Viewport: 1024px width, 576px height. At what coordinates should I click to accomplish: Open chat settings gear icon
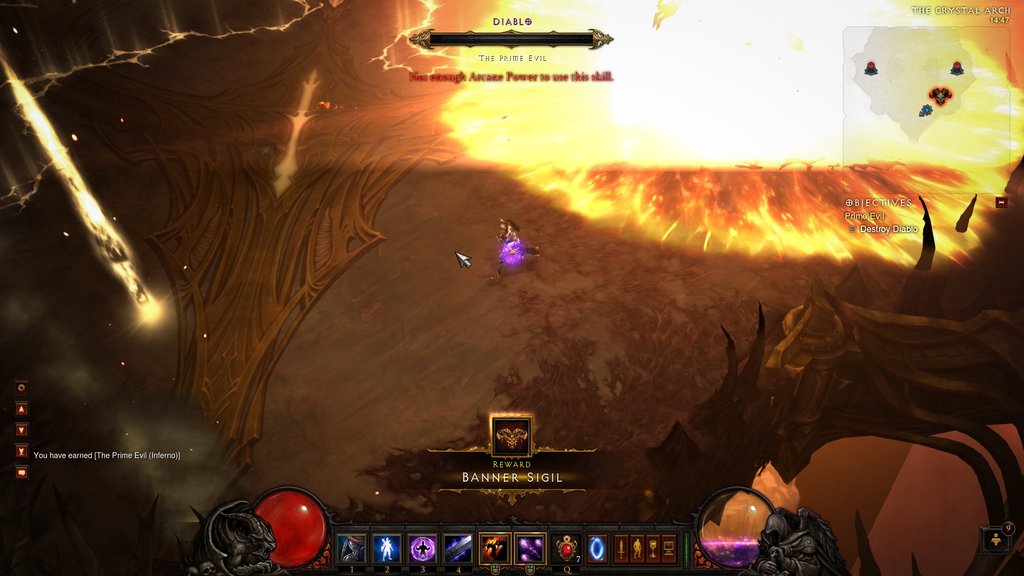[x=21, y=387]
